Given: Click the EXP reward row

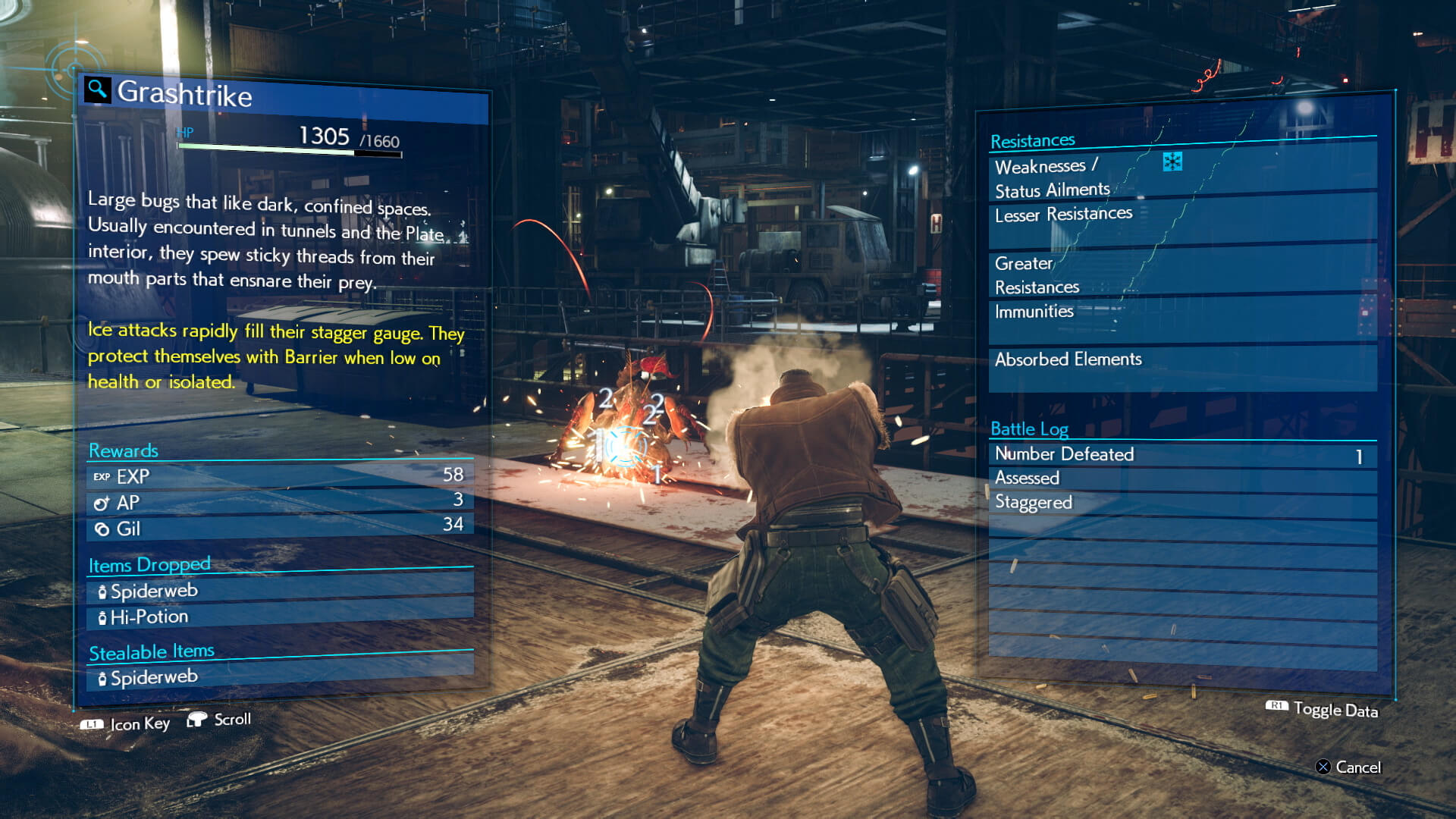Looking at the screenshot, I should point(279,475).
